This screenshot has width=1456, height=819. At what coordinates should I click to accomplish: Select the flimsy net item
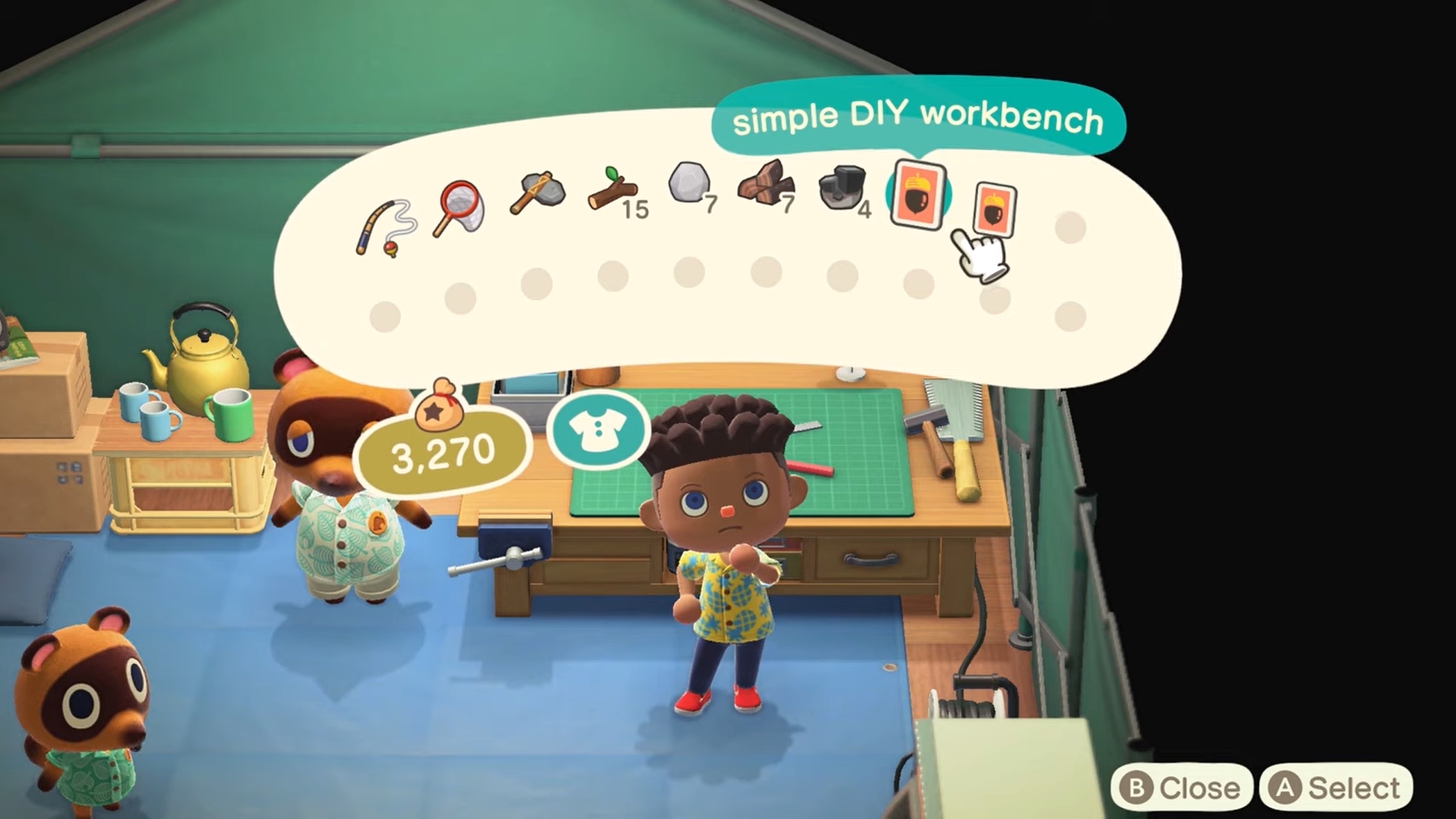pos(461,205)
